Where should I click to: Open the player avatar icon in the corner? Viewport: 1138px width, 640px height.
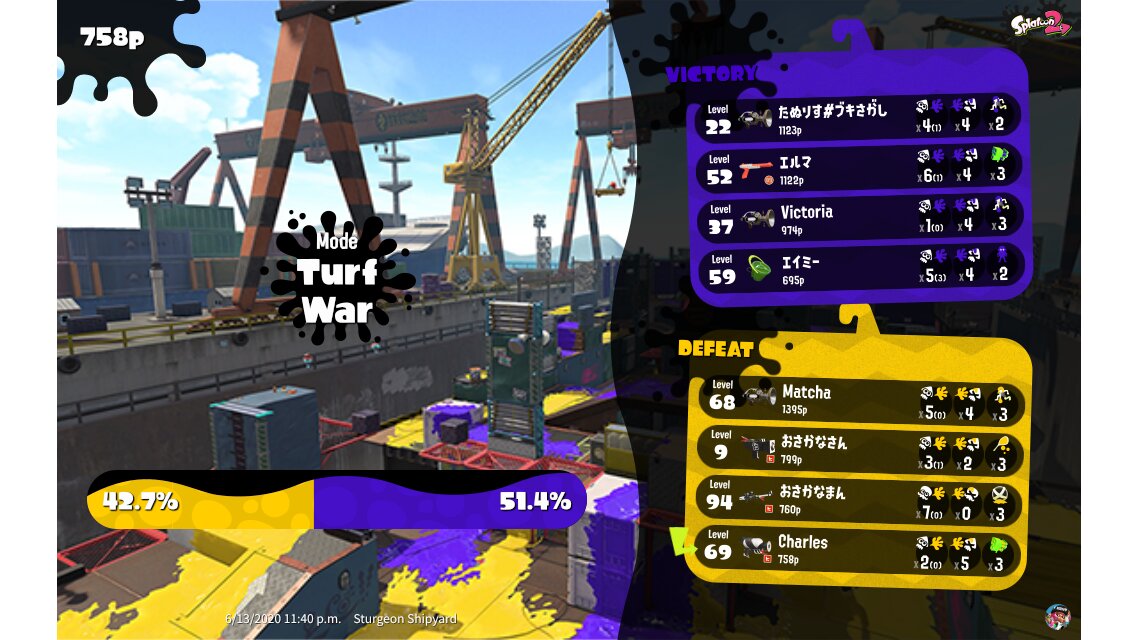coord(1057,616)
